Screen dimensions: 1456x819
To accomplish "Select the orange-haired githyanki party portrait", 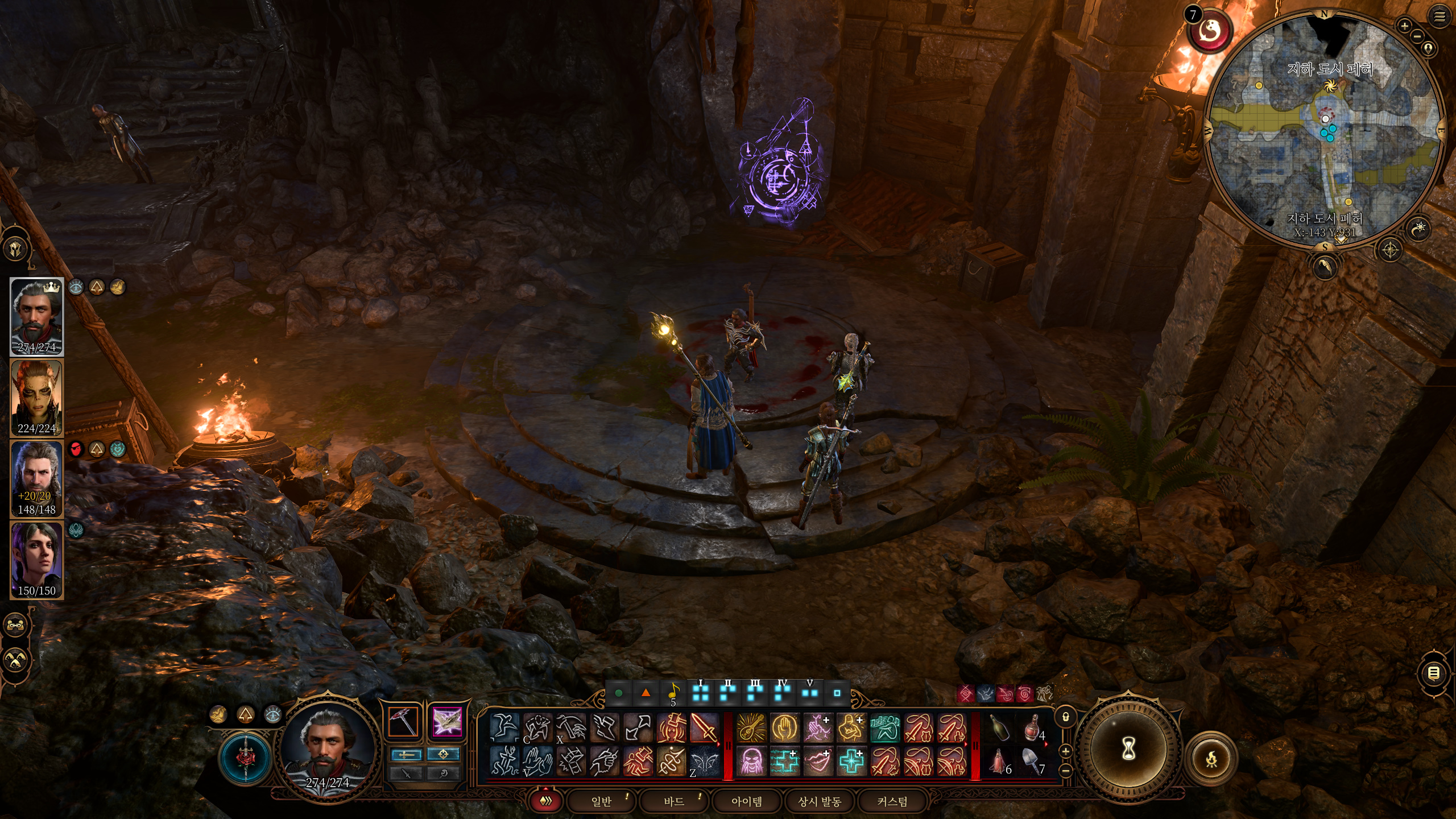I will [37, 398].
